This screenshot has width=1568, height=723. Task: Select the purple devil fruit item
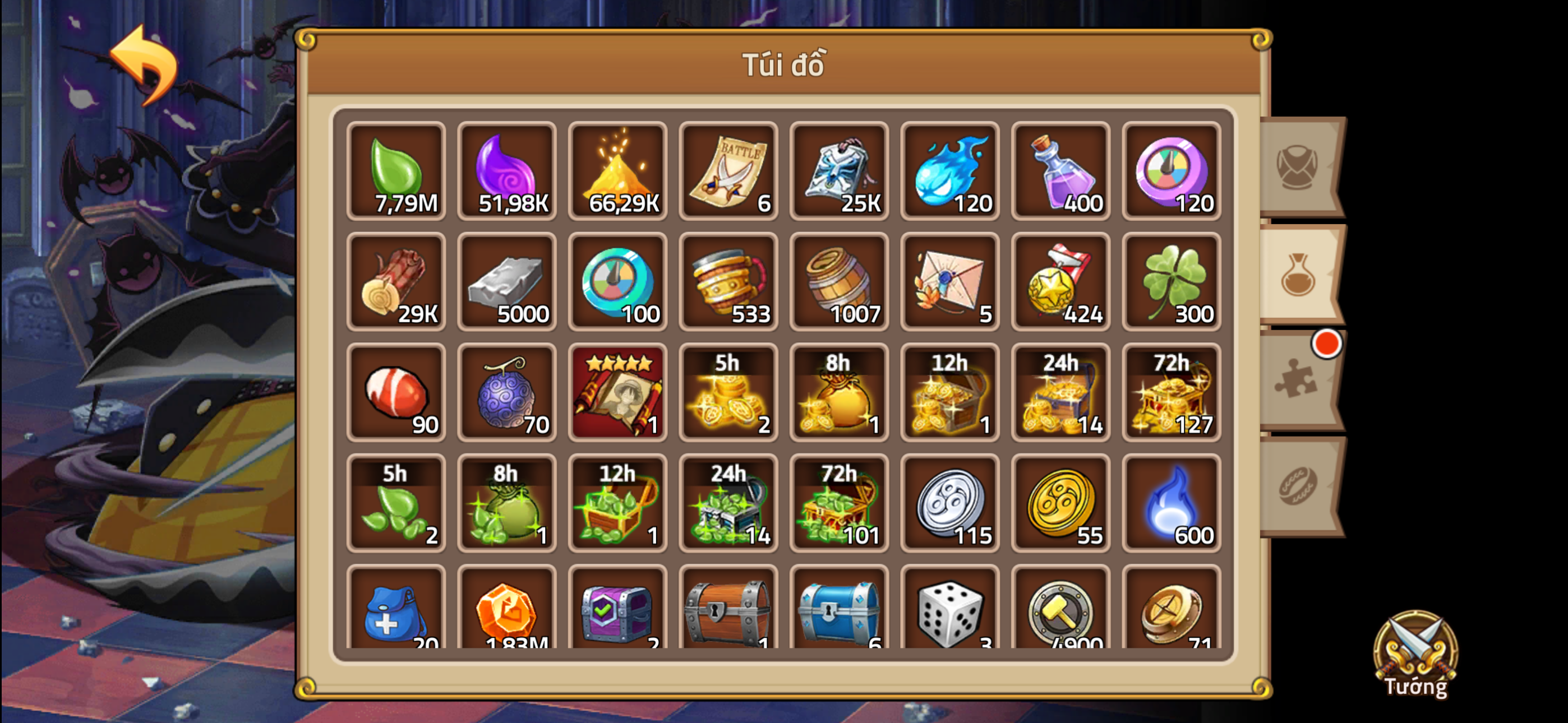click(x=507, y=394)
